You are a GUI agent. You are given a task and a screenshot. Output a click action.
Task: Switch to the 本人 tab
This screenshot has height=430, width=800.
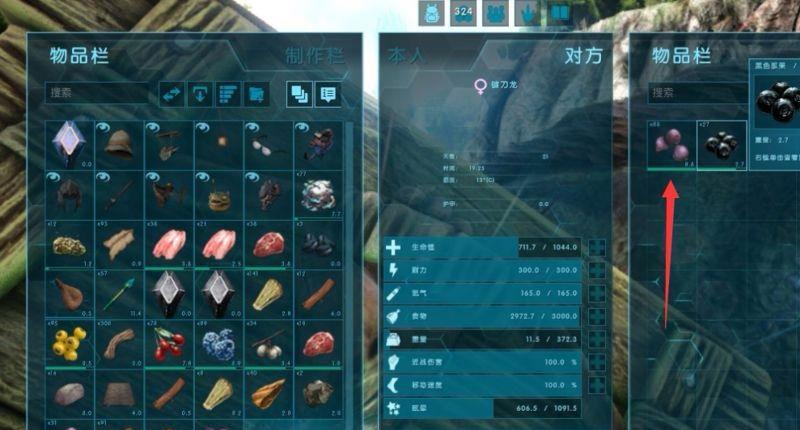pyautogui.click(x=408, y=57)
